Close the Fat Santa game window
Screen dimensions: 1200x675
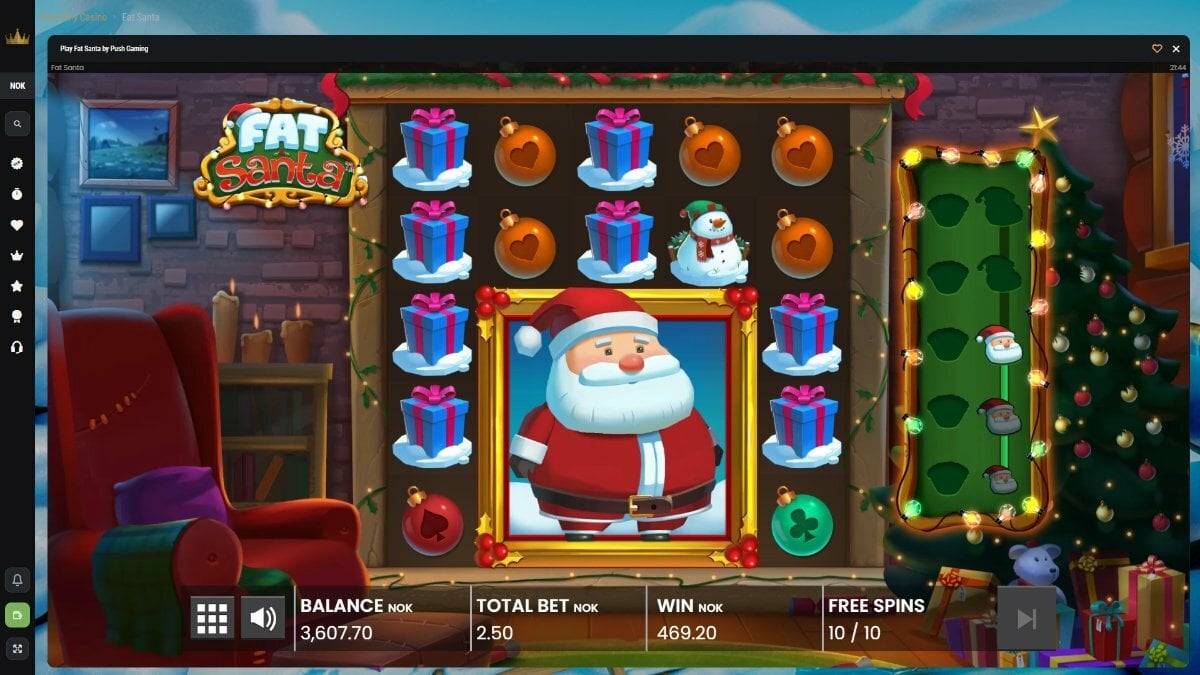pos(1176,48)
